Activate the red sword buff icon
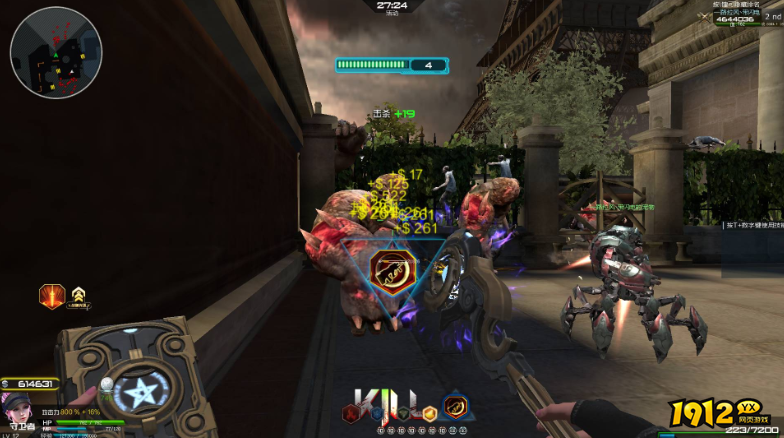The height and width of the screenshot is (438, 784). point(52,296)
